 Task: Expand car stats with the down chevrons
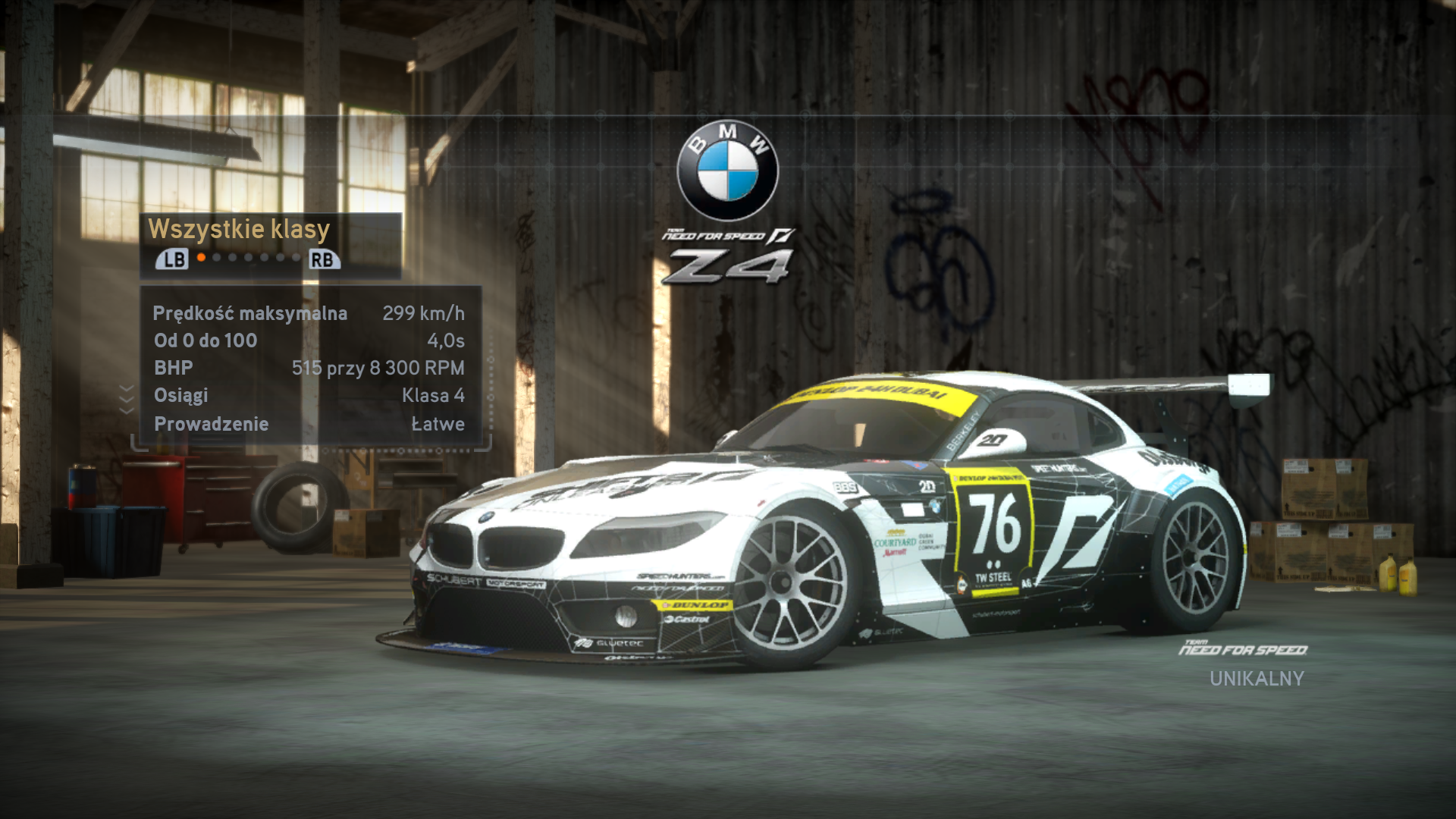pos(127,399)
